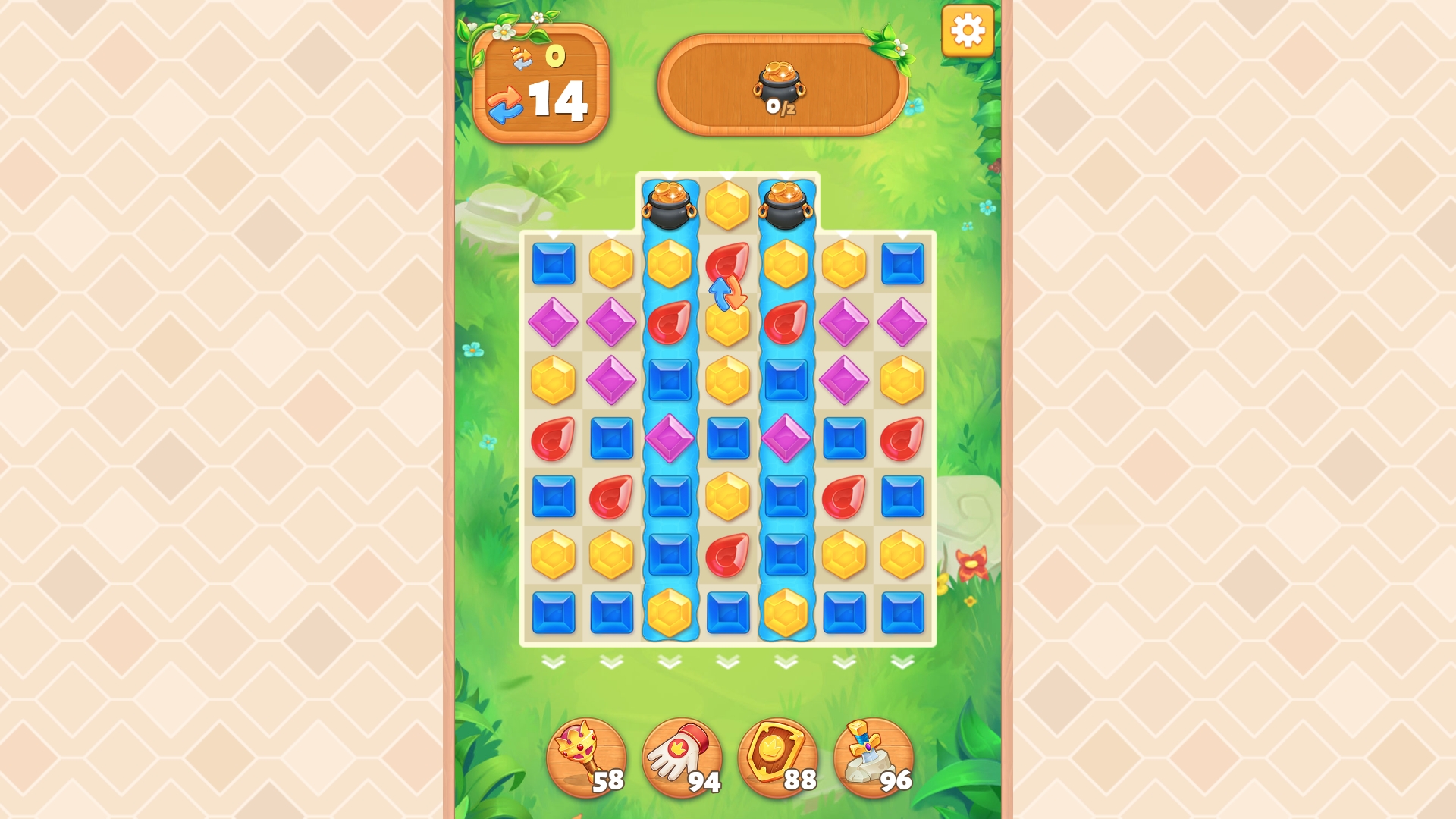
Task: Select the right gold pot tile on the board
Action: pyautogui.click(x=783, y=205)
